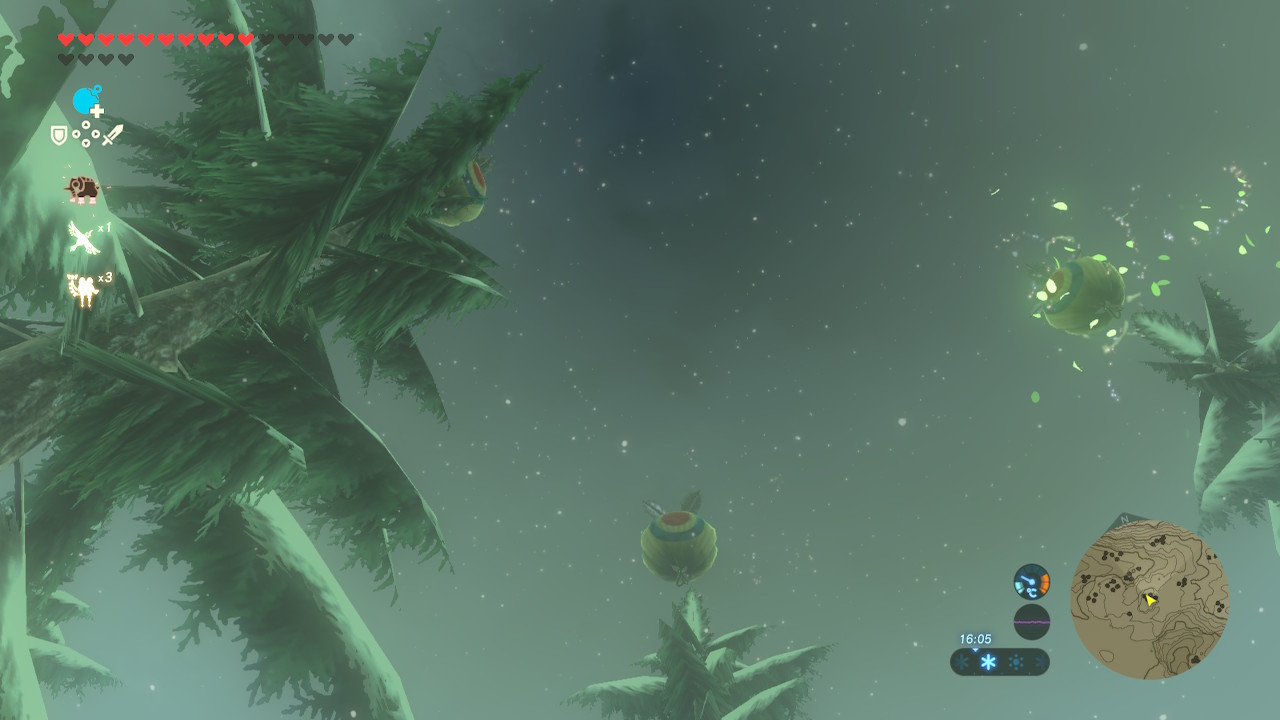
Task: Open the circular minimap
Action: (1149, 600)
